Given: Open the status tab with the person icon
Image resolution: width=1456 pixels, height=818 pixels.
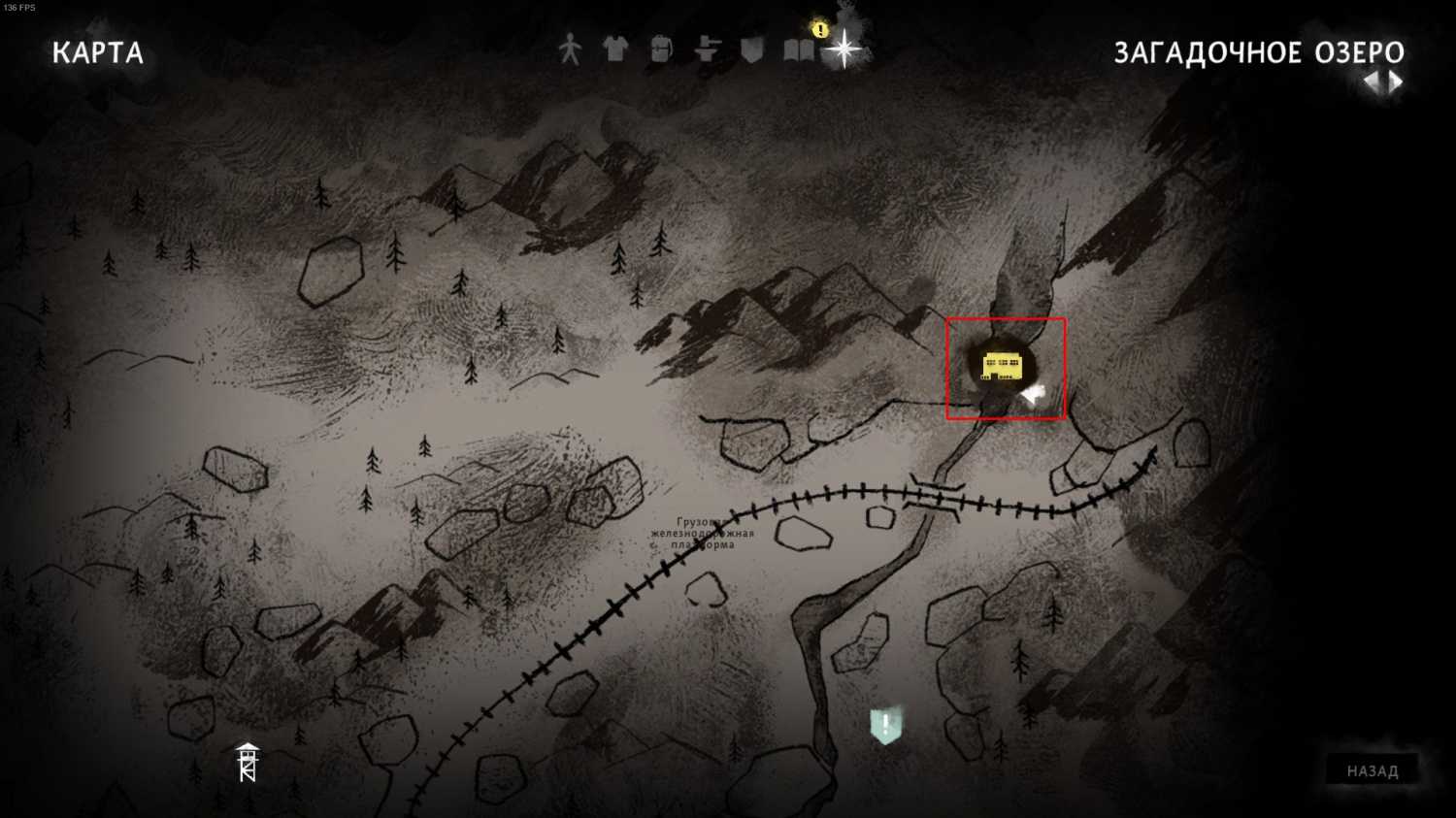Looking at the screenshot, I should coord(570,49).
